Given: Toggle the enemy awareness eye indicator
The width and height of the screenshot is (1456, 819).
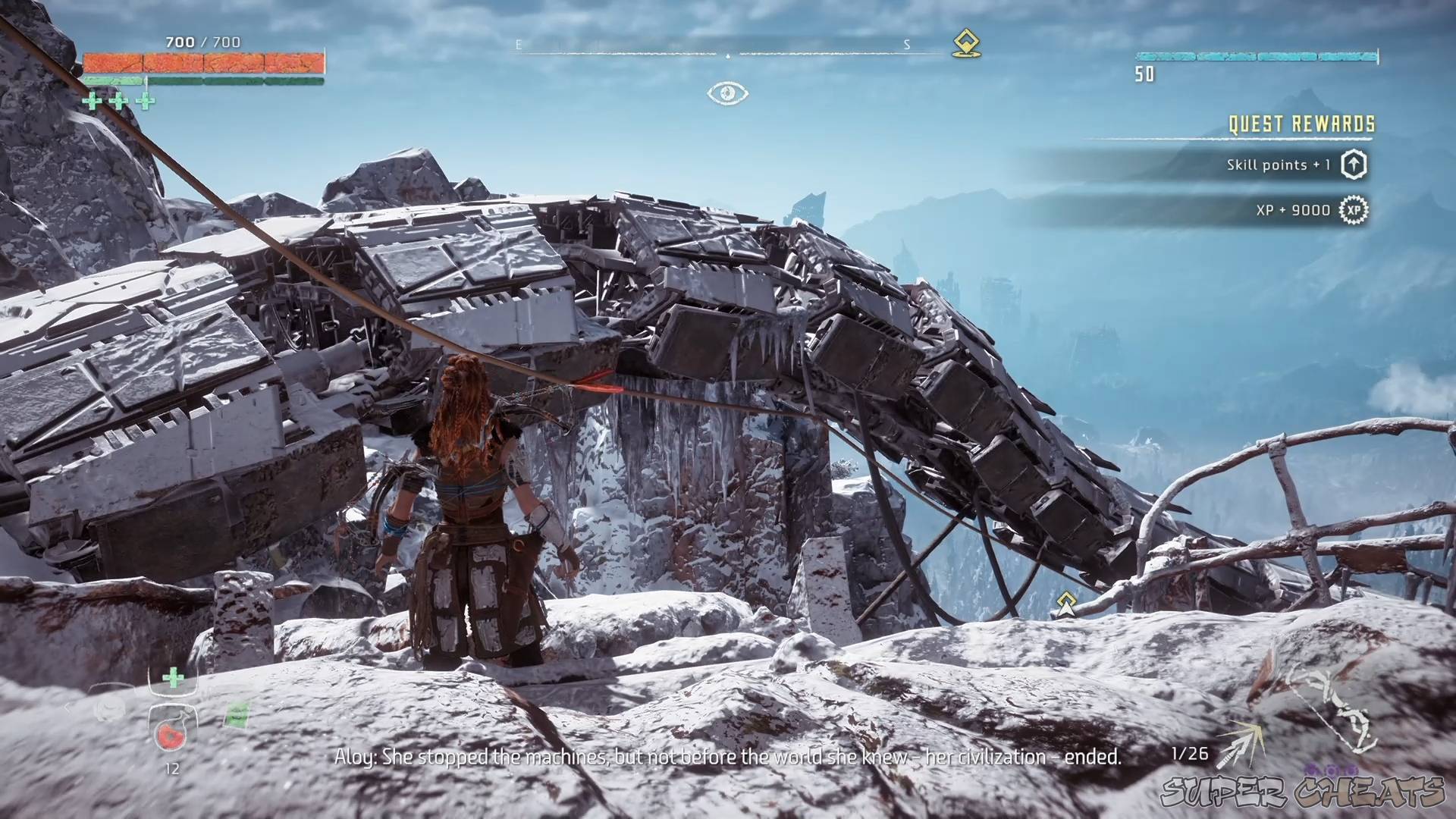Looking at the screenshot, I should [x=727, y=93].
